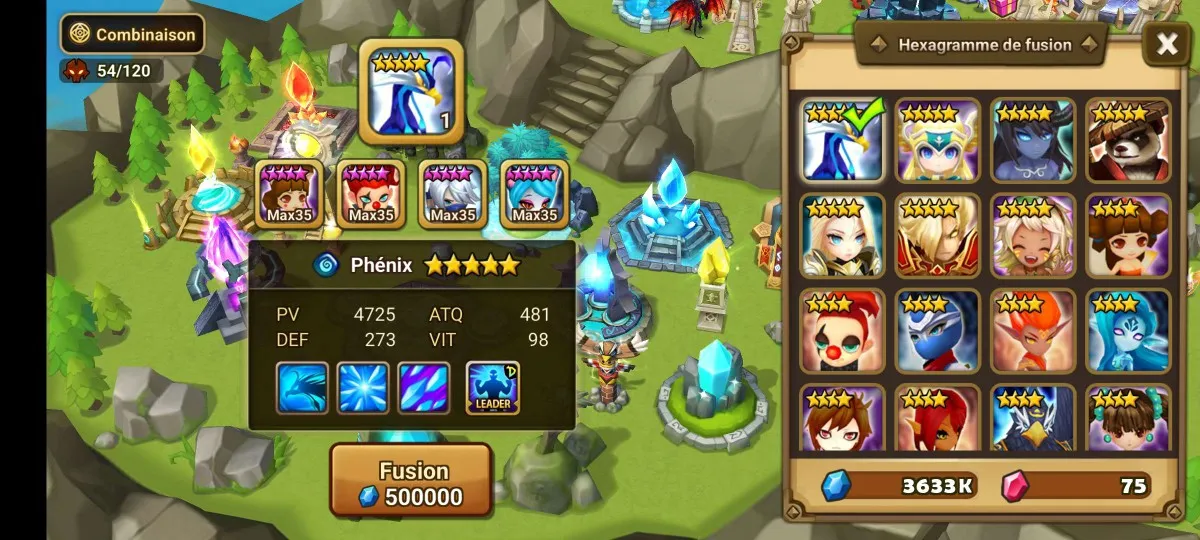
Task: Select the dark horned demon girl portrait
Action: click(x=1032, y=140)
